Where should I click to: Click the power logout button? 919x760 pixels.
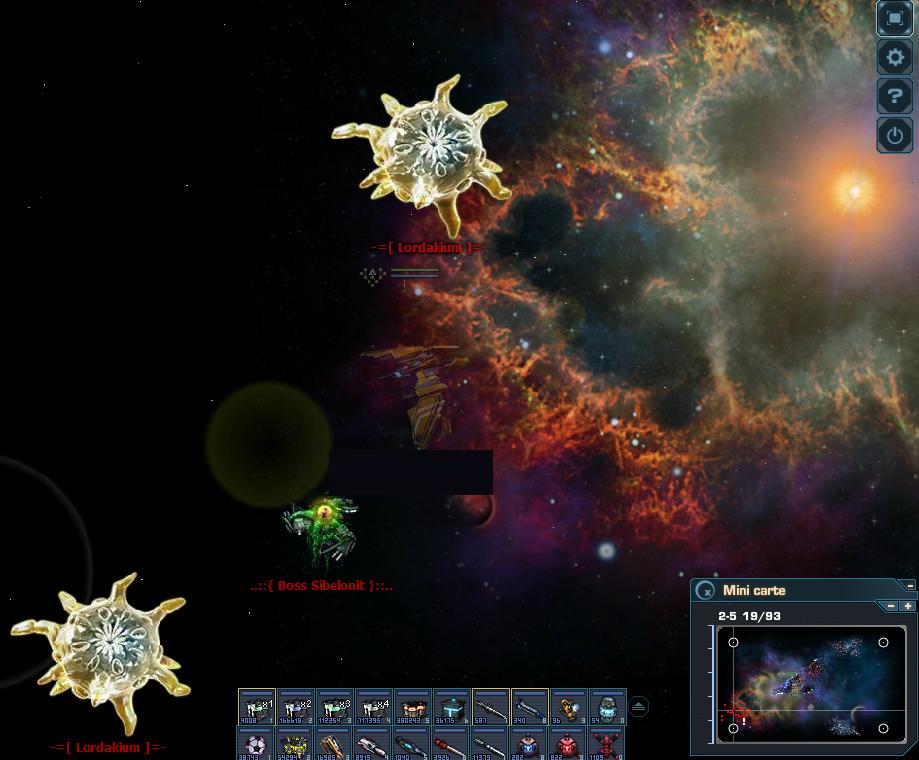click(894, 135)
